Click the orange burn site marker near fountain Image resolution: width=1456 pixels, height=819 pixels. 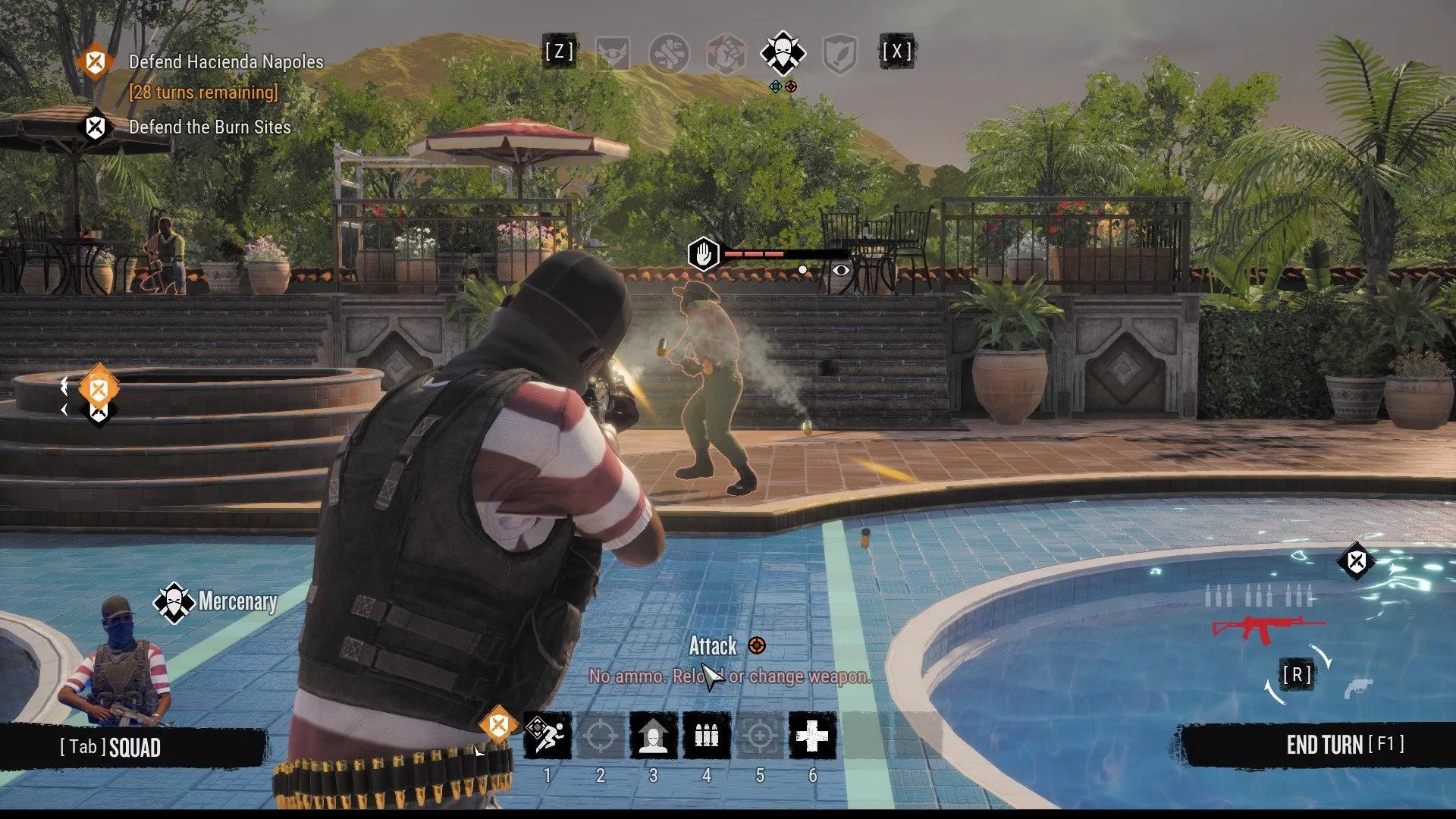pyautogui.click(x=99, y=390)
